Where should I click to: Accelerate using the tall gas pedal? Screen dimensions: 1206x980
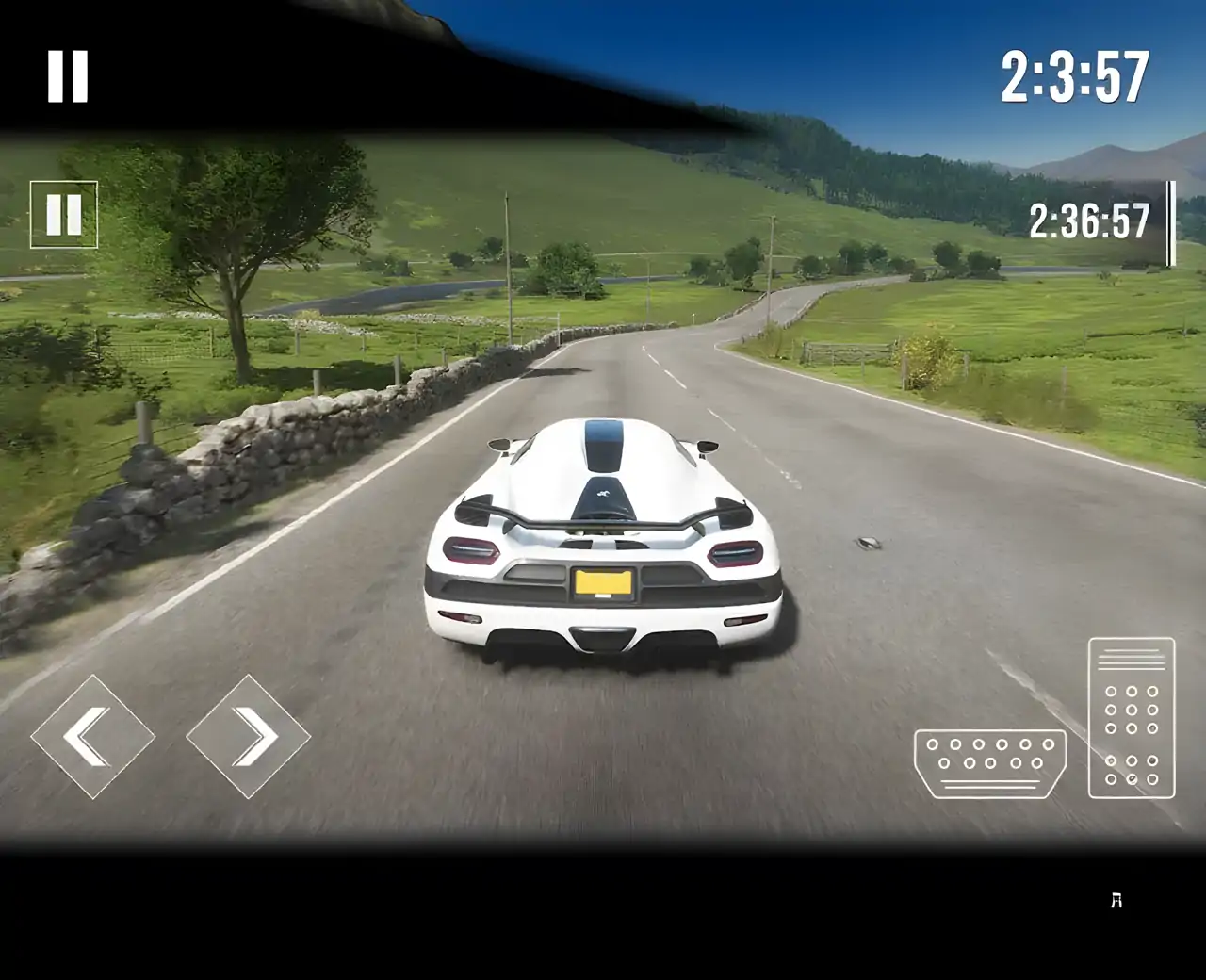pyautogui.click(x=1132, y=718)
